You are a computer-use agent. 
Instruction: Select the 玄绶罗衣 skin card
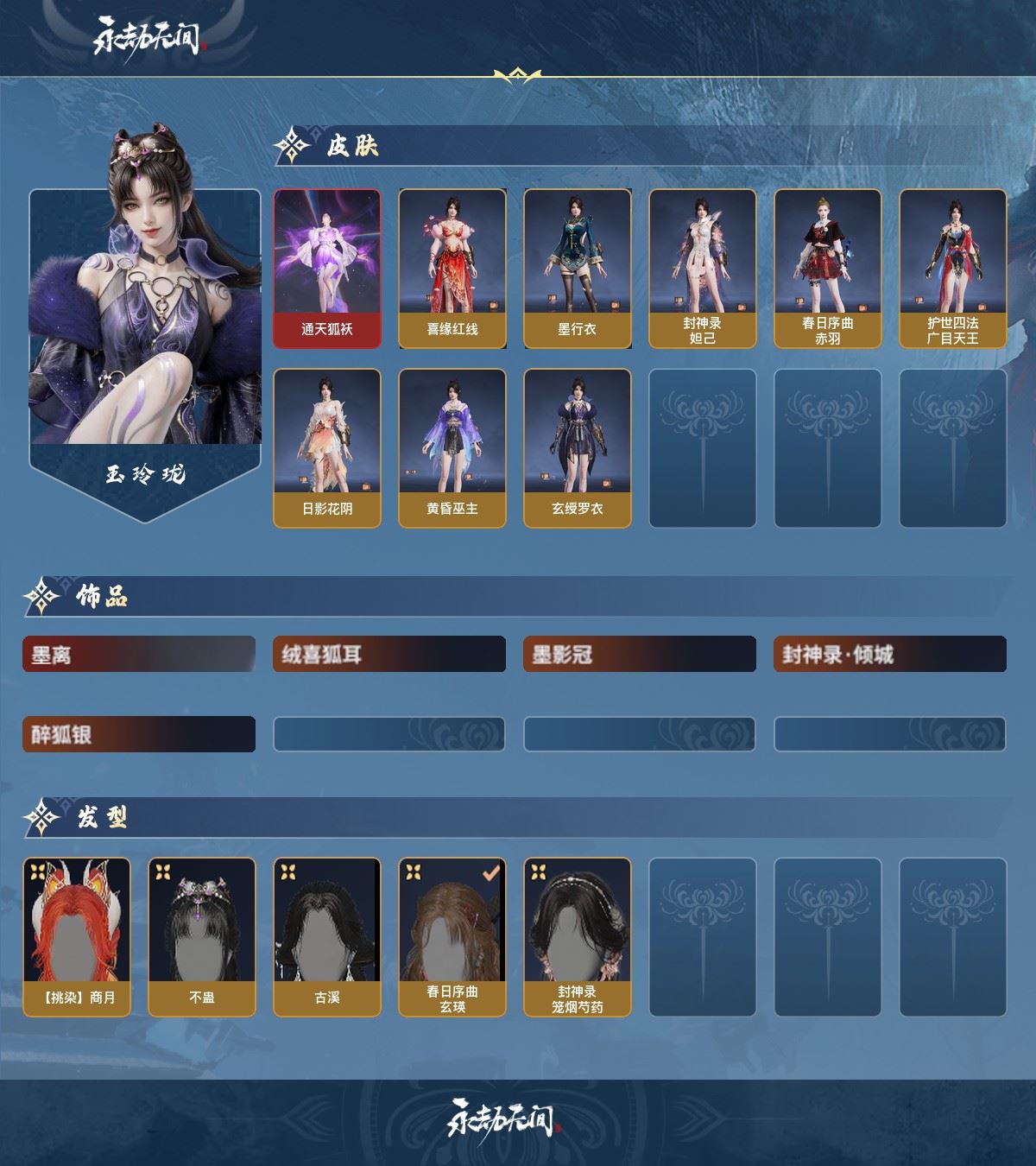coord(578,447)
